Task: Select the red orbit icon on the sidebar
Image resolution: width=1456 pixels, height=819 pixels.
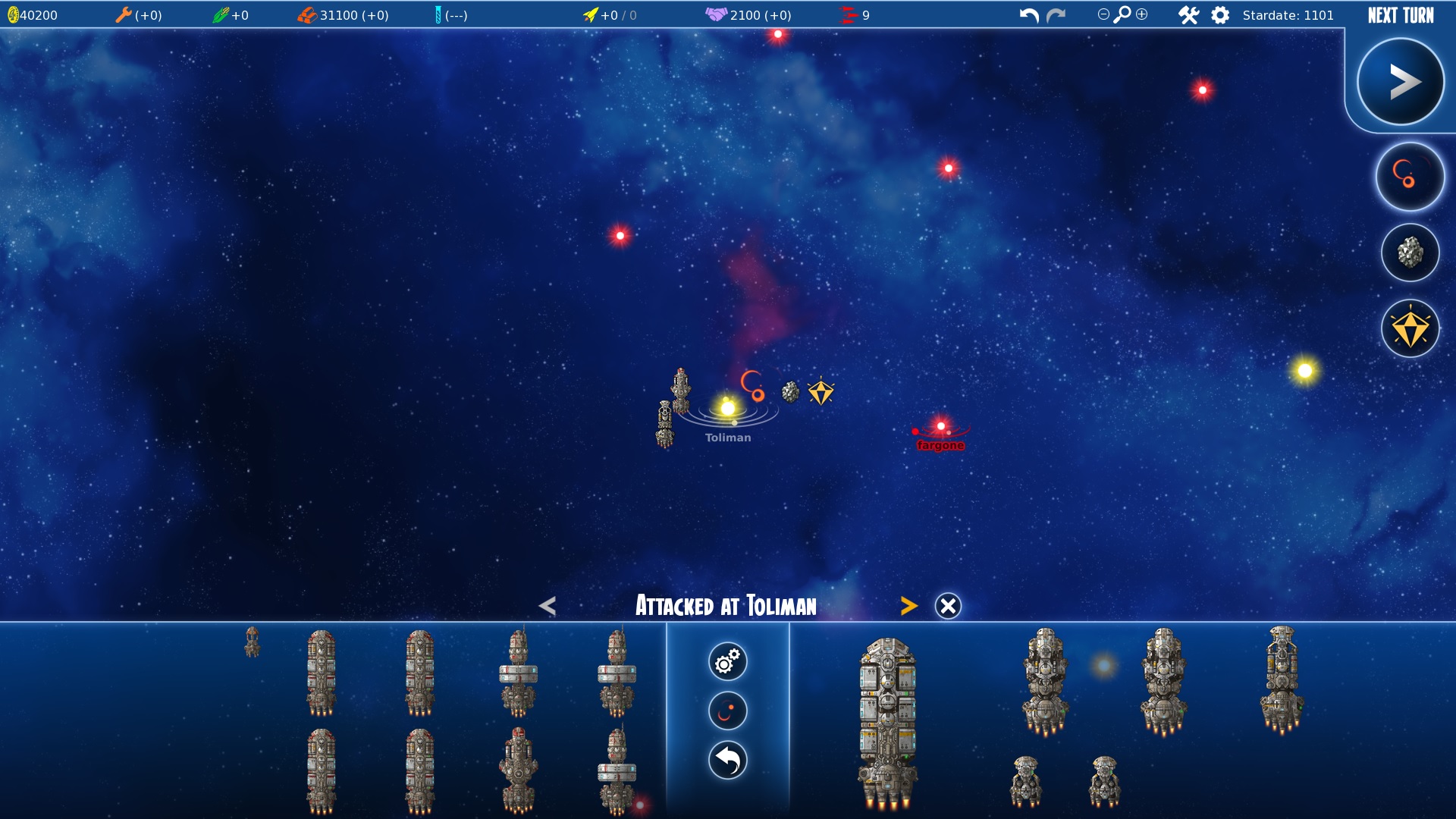Action: click(1410, 177)
